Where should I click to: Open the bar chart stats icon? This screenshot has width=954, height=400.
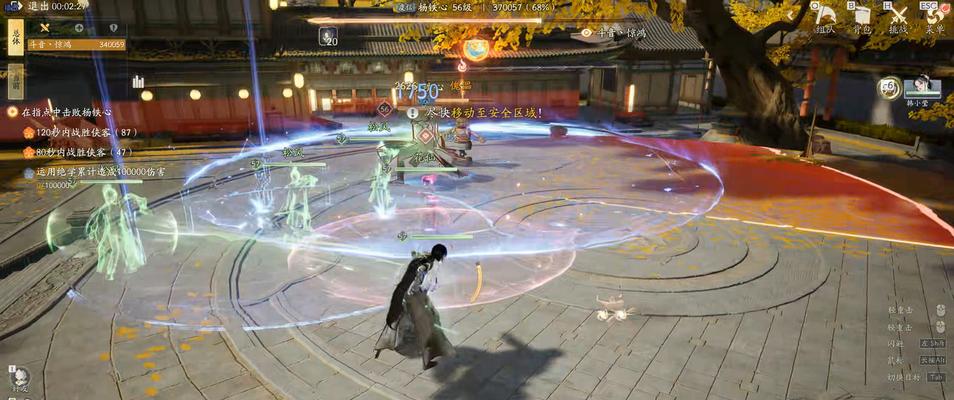138,81
